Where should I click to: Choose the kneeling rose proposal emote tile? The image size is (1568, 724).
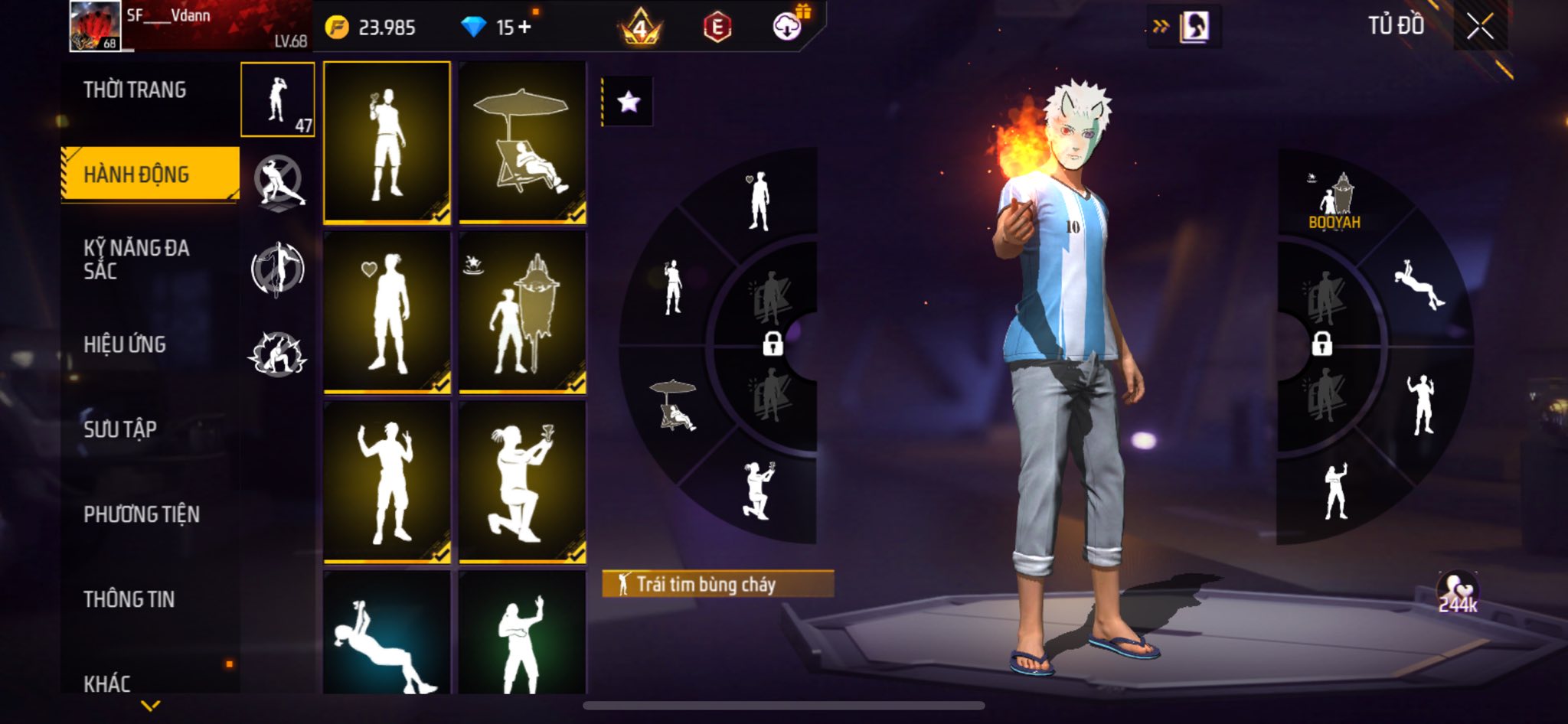click(x=522, y=482)
